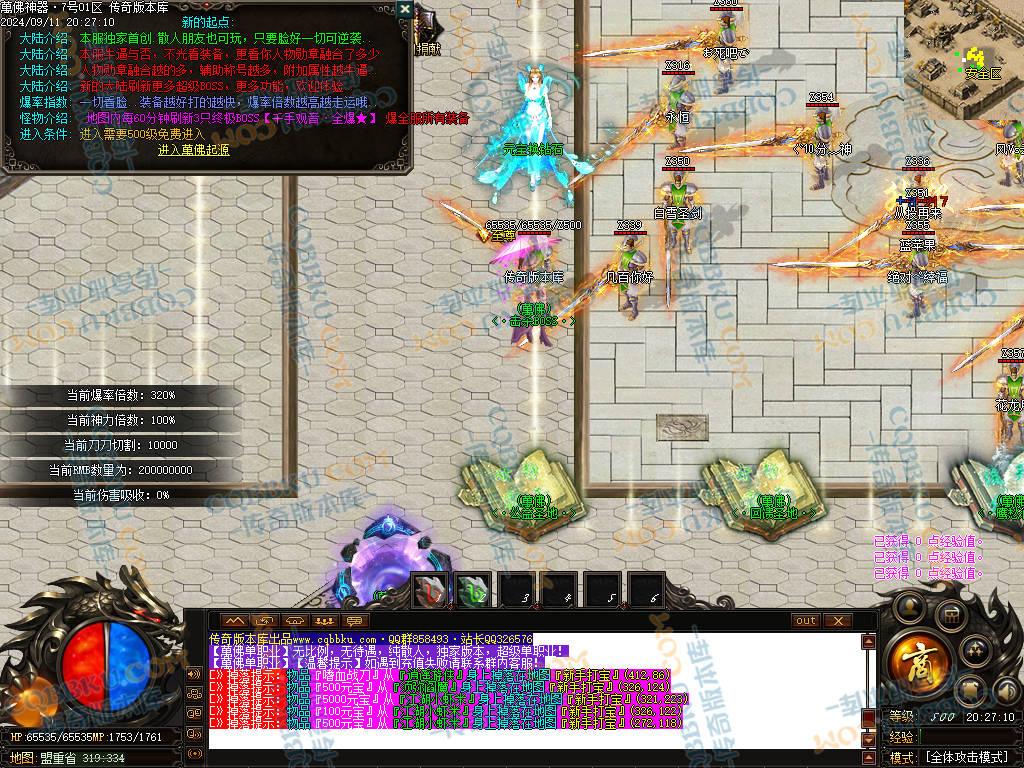Select the rightmost chat channel tab

[x=354, y=621]
